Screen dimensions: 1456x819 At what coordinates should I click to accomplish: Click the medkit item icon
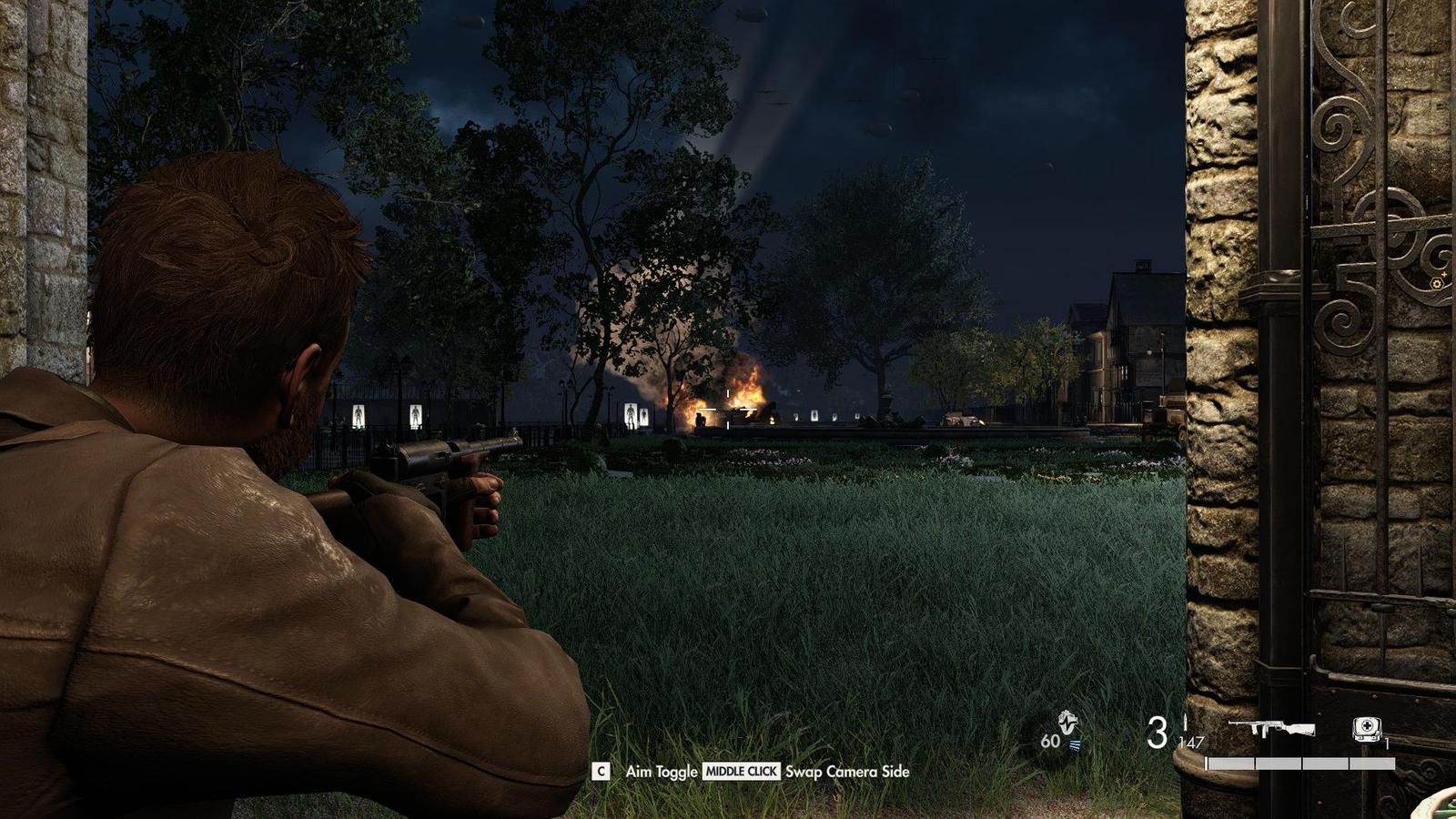coord(1366,729)
